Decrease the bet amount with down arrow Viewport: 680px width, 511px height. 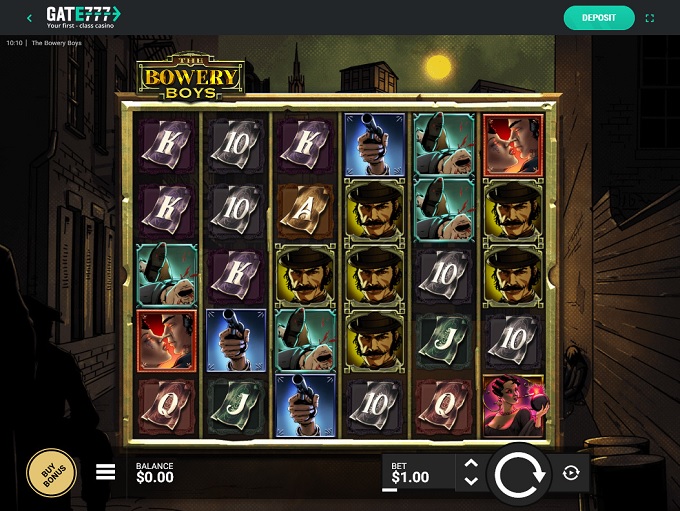(471, 482)
